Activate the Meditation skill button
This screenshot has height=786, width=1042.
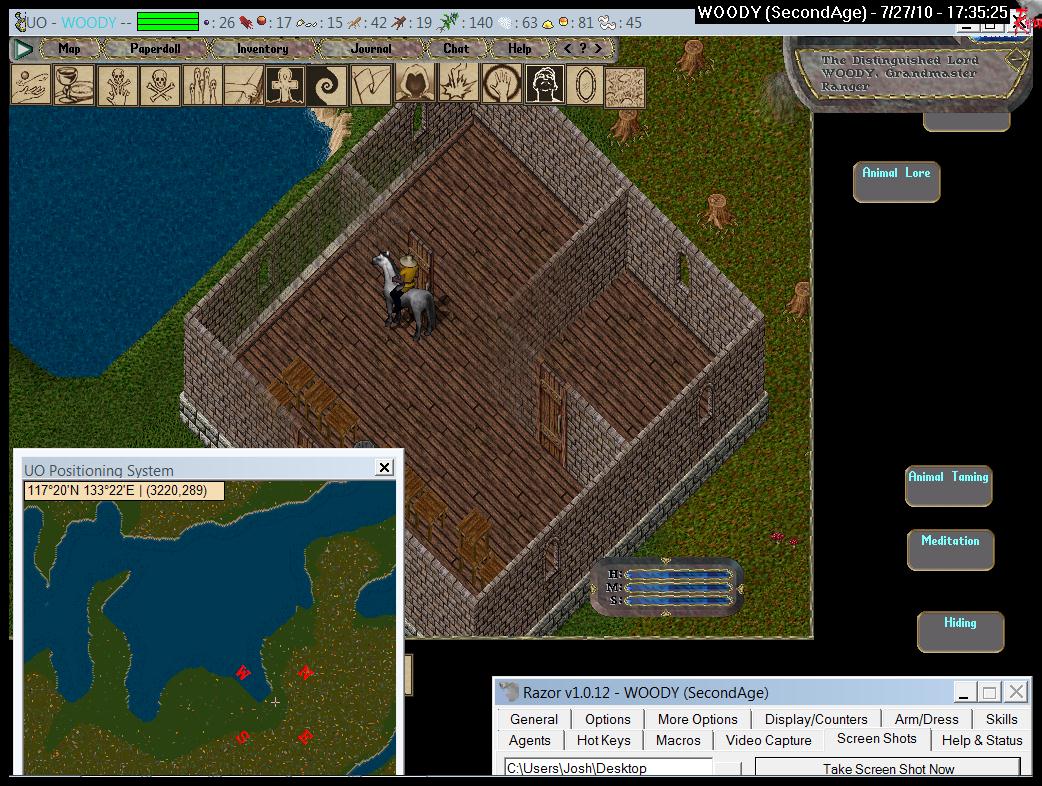point(950,548)
